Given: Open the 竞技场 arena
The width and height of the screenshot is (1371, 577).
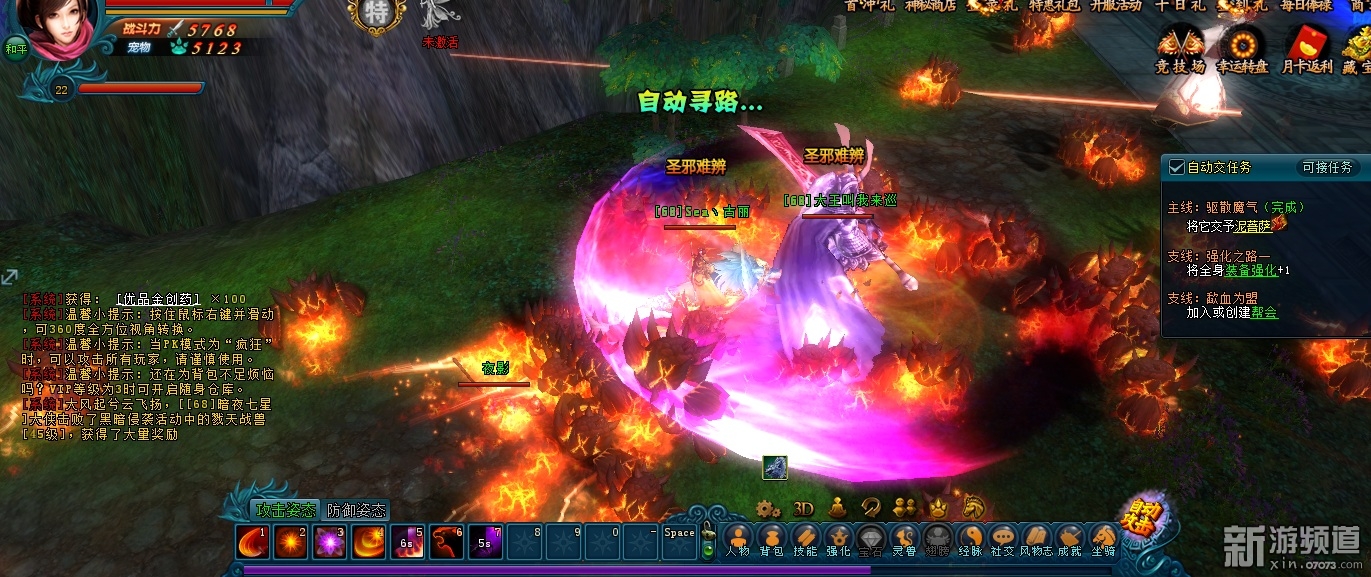Looking at the screenshot, I should click(x=1180, y=50).
